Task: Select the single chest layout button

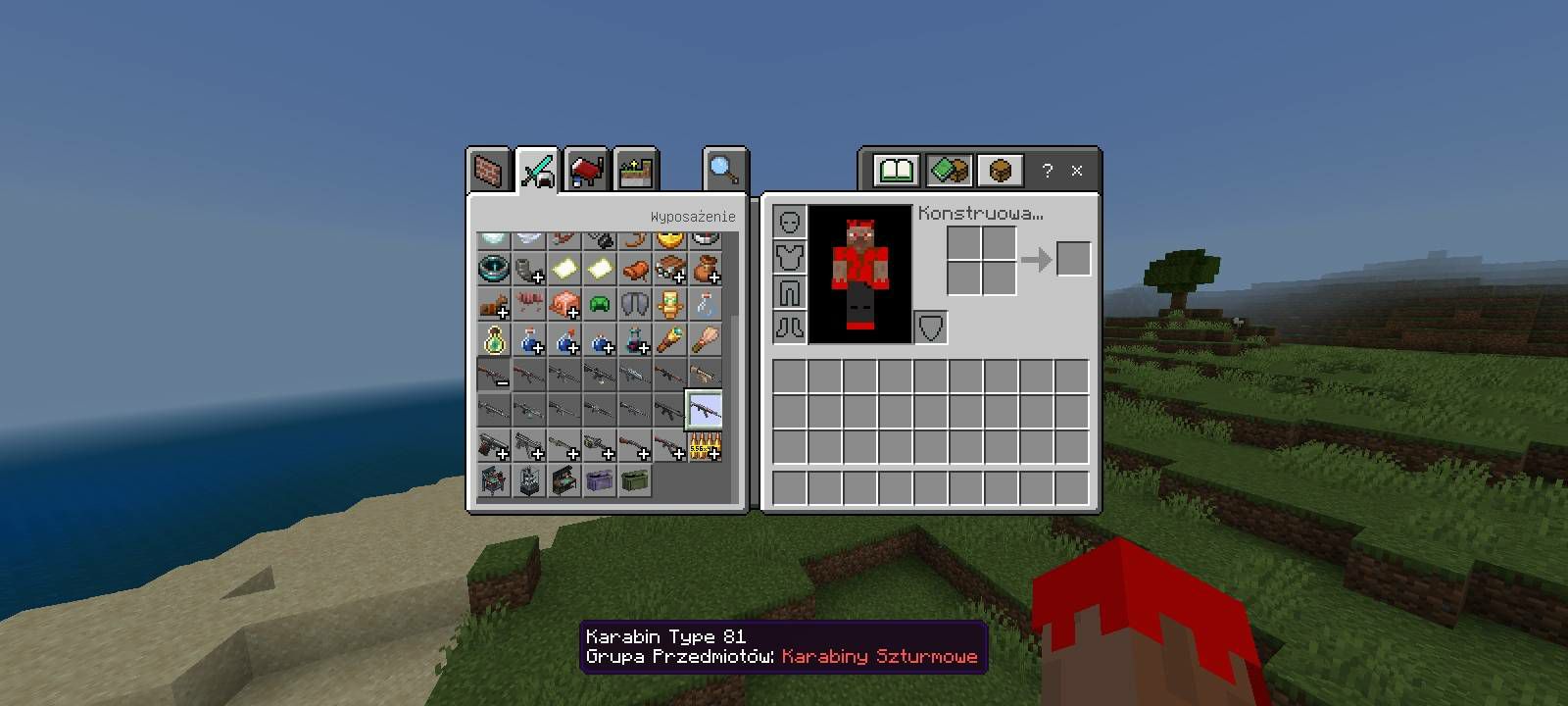Action: [x=1000, y=171]
